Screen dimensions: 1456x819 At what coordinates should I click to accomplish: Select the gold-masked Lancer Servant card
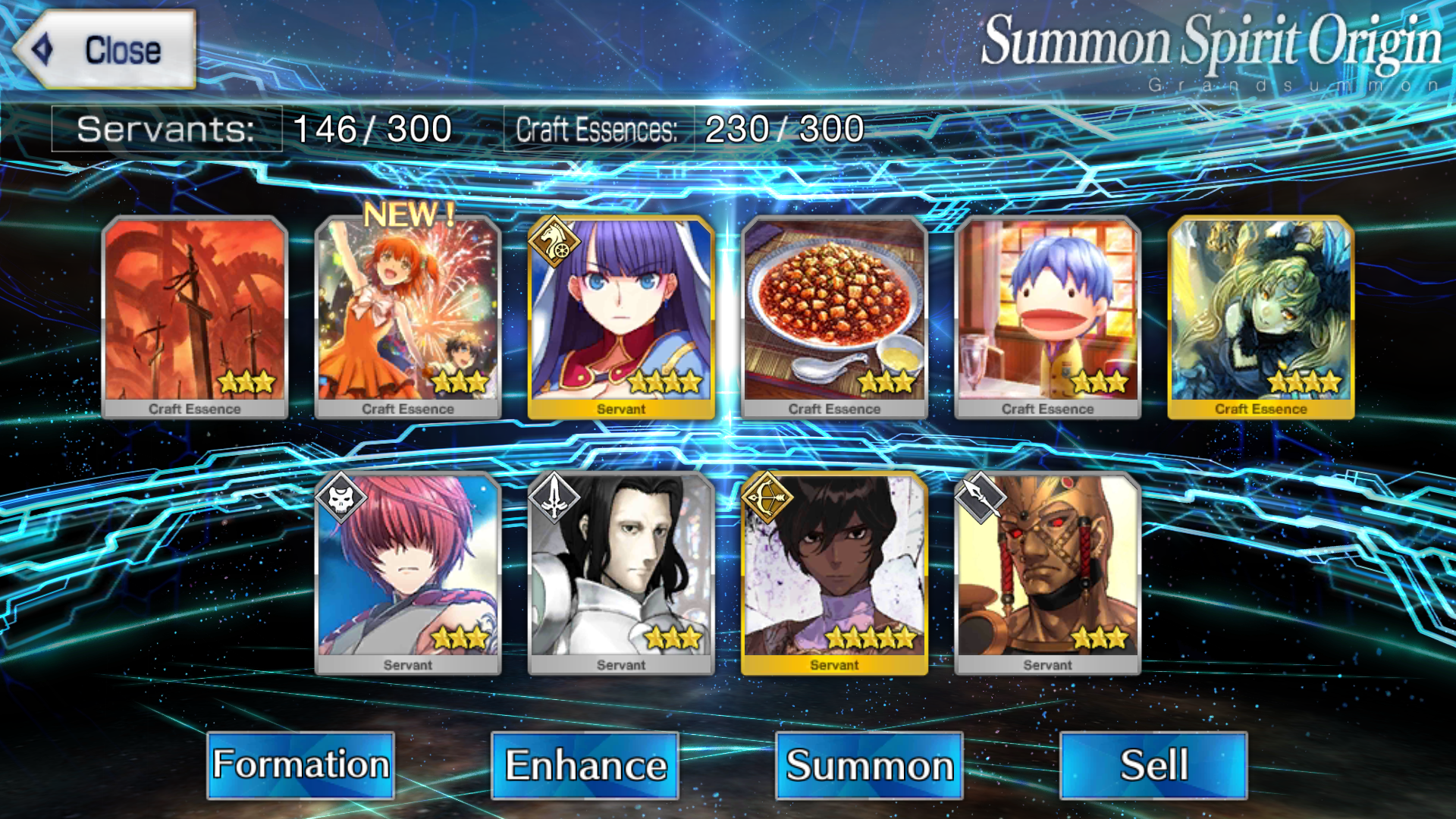(x=1047, y=573)
